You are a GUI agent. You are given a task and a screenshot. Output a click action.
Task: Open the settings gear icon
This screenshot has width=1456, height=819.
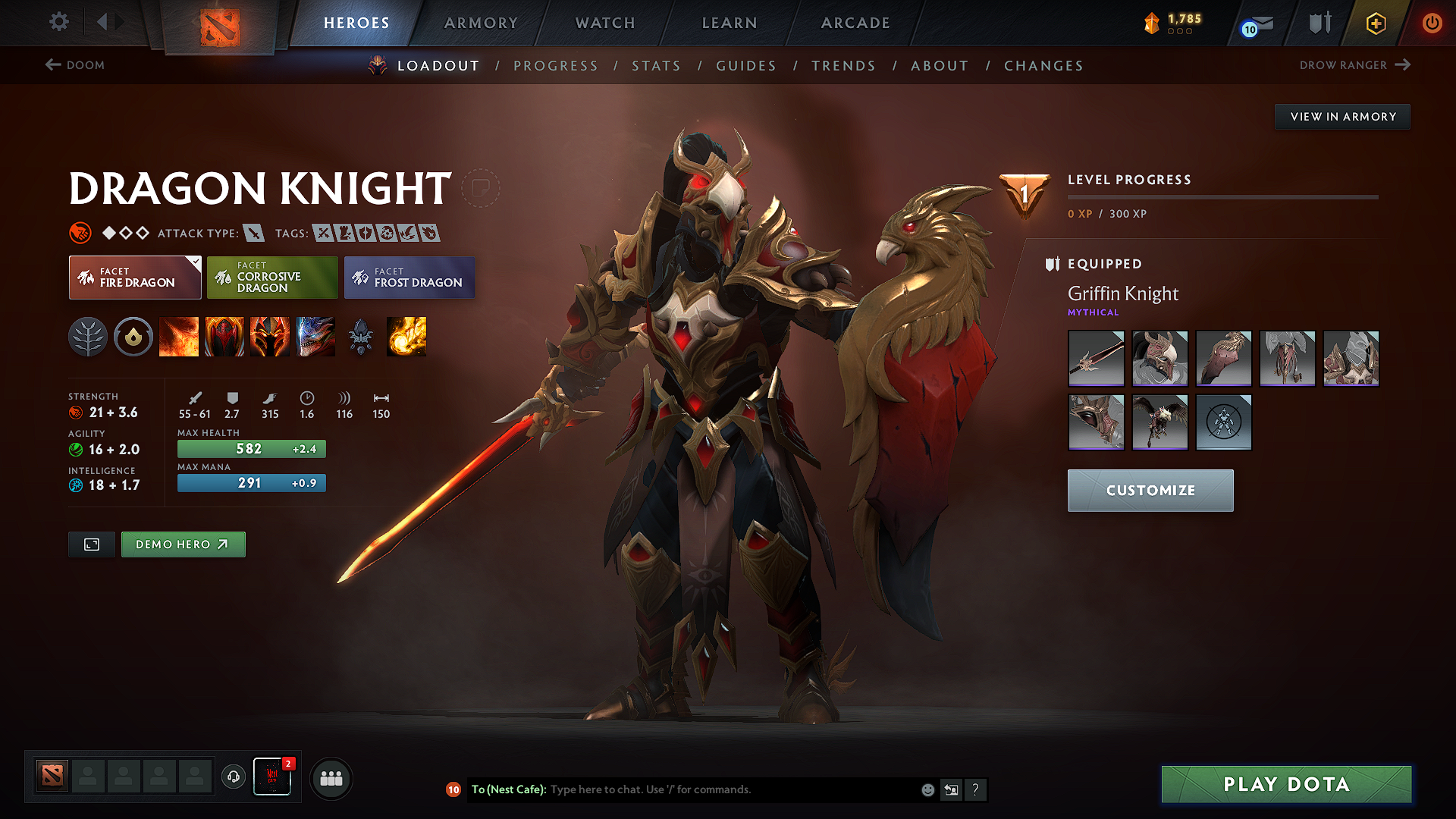coord(58,22)
